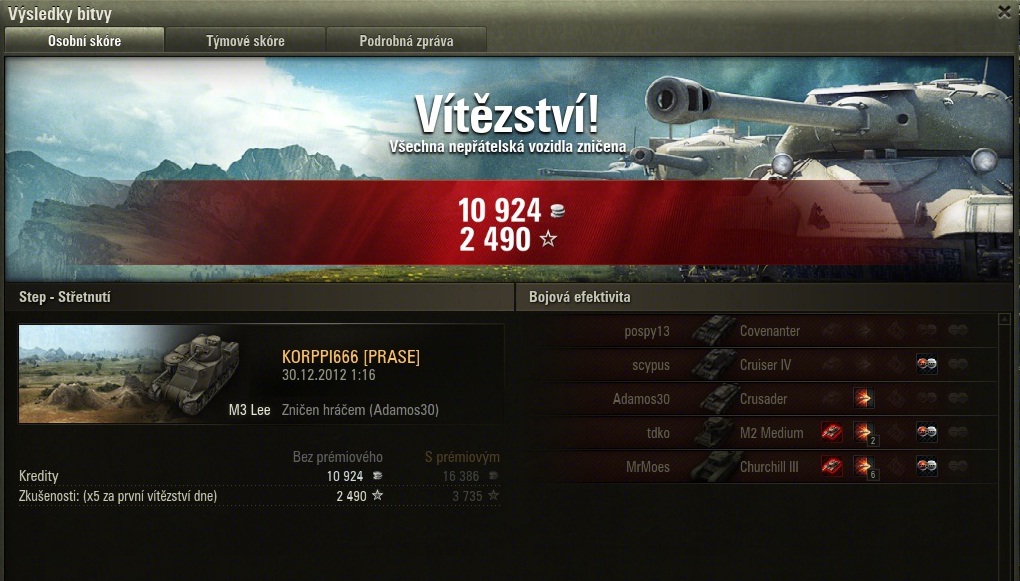This screenshot has height=581, width=1020.
Task: Switch to the Týmové skóre tab
Action: click(x=245, y=41)
